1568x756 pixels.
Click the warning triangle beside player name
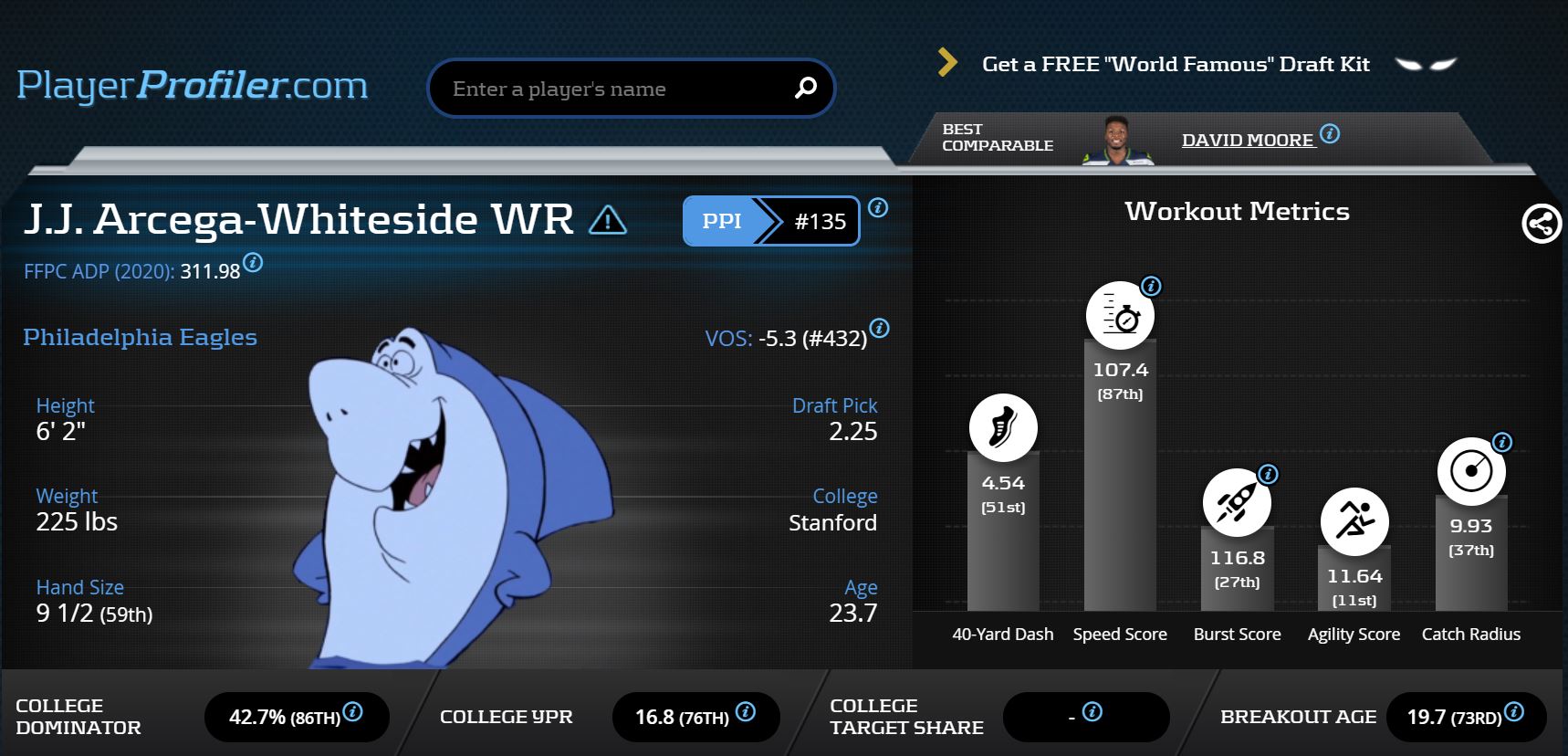click(x=608, y=220)
